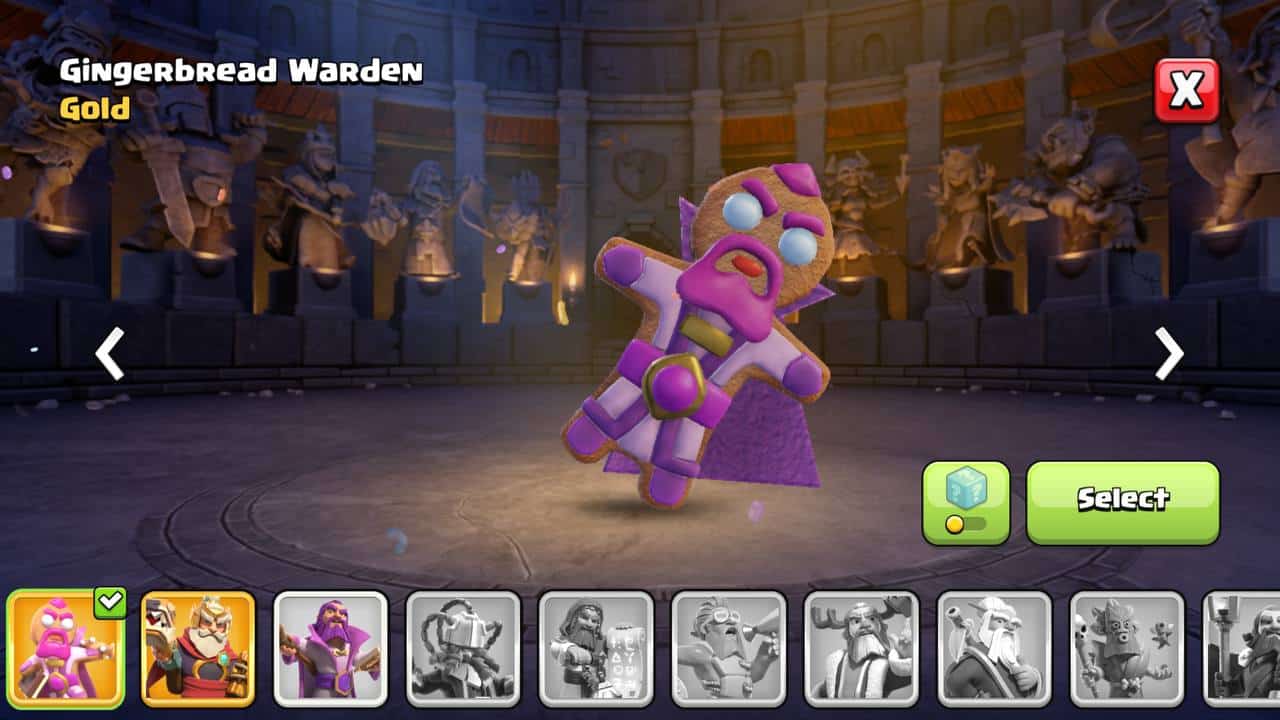
Task: Close the skin preview screen
Action: (x=1187, y=90)
